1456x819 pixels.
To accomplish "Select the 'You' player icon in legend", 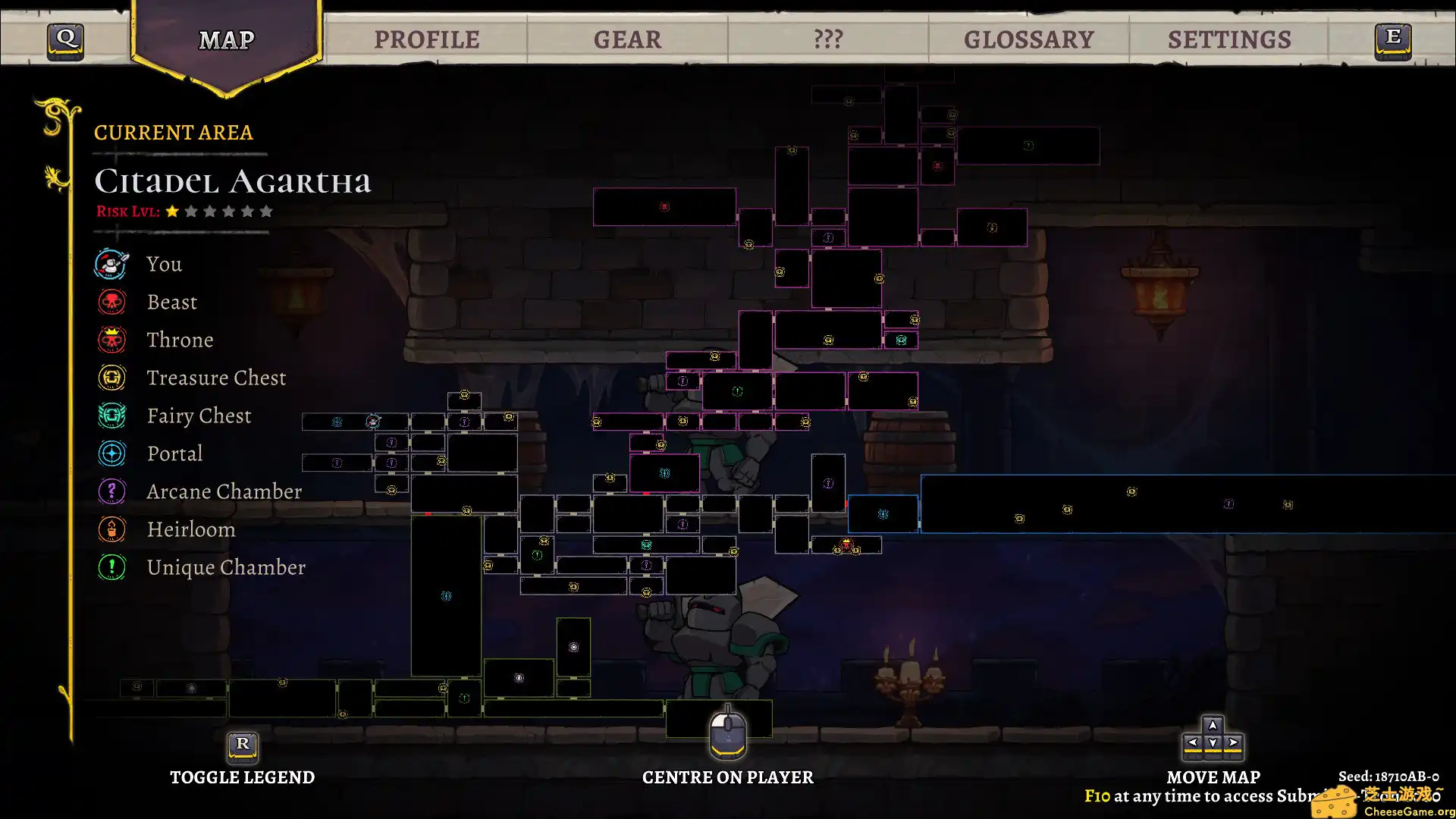I will [111, 264].
